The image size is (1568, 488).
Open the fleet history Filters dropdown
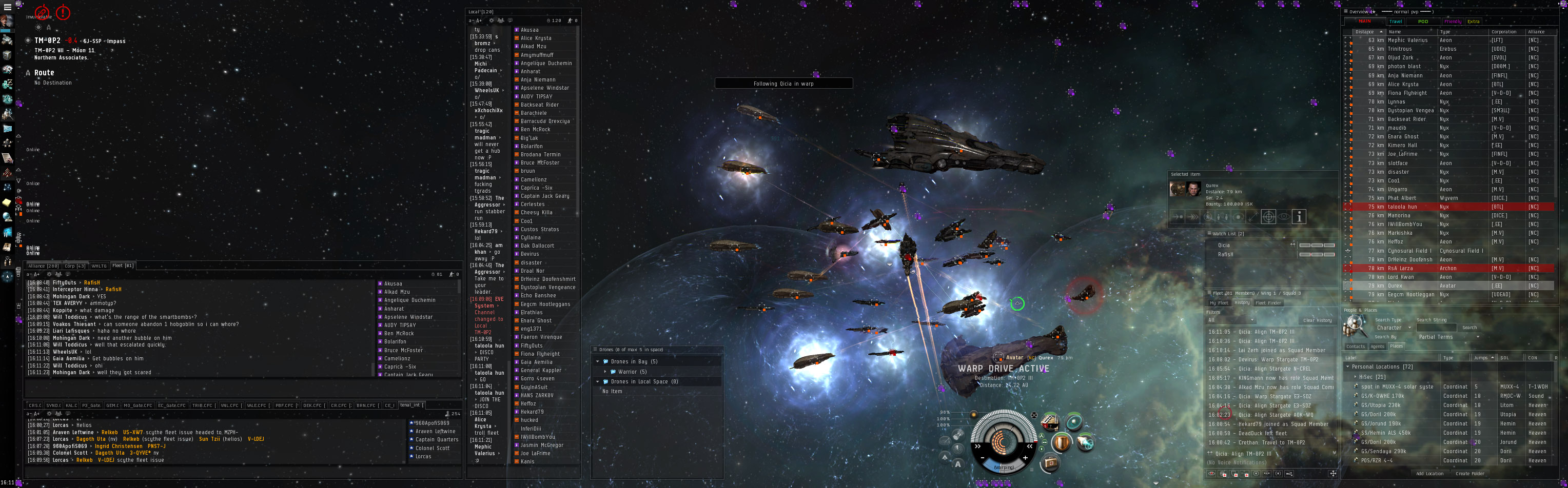[1231, 320]
